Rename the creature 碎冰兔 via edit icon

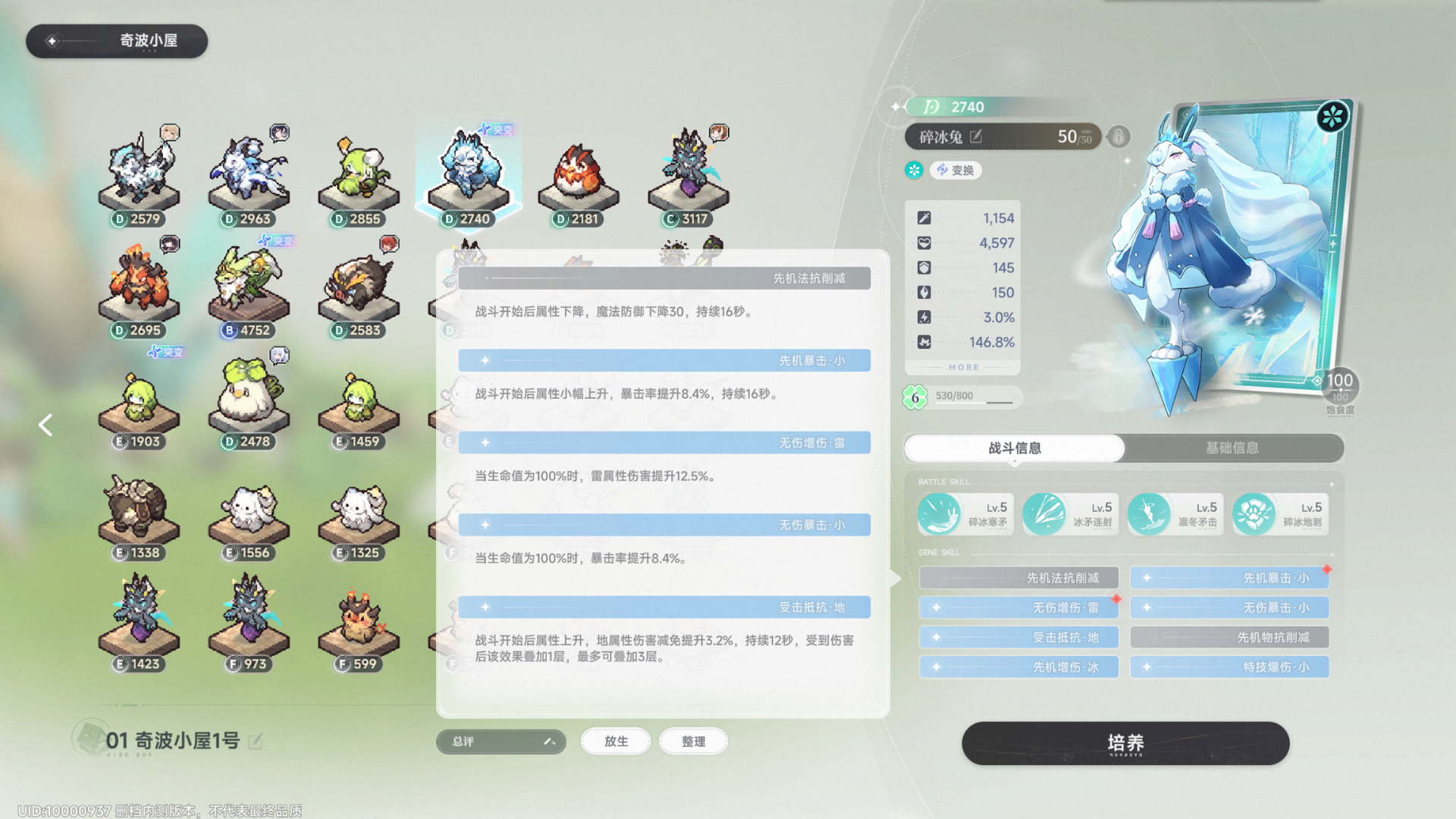point(976,136)
